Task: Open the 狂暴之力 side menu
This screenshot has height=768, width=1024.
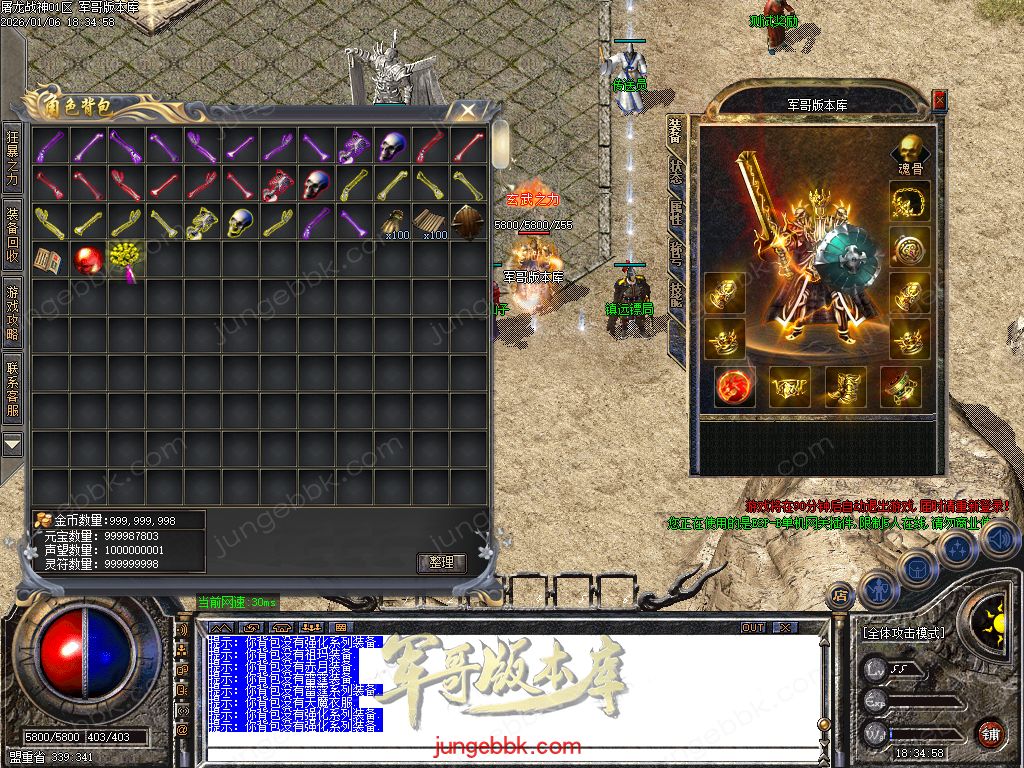Action: (12, 160)
